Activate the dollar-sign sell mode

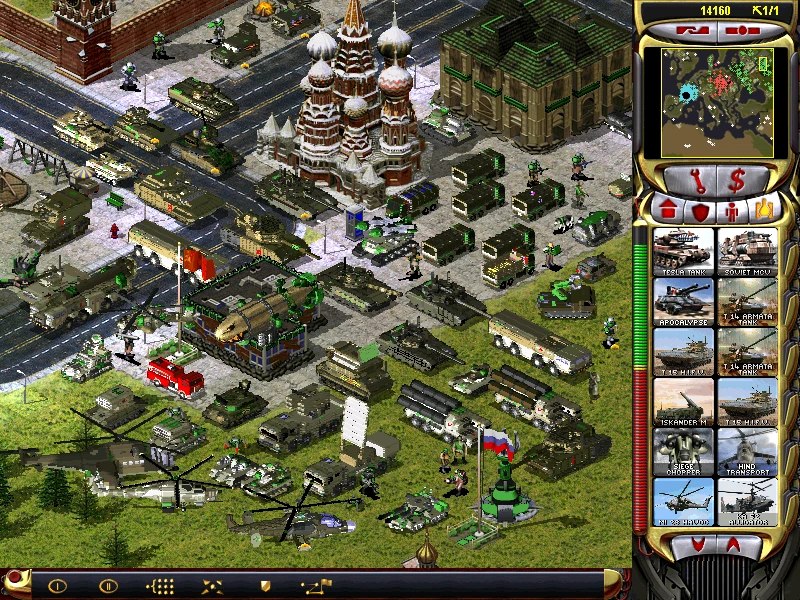pyautogui.click(x=739, y=180)
